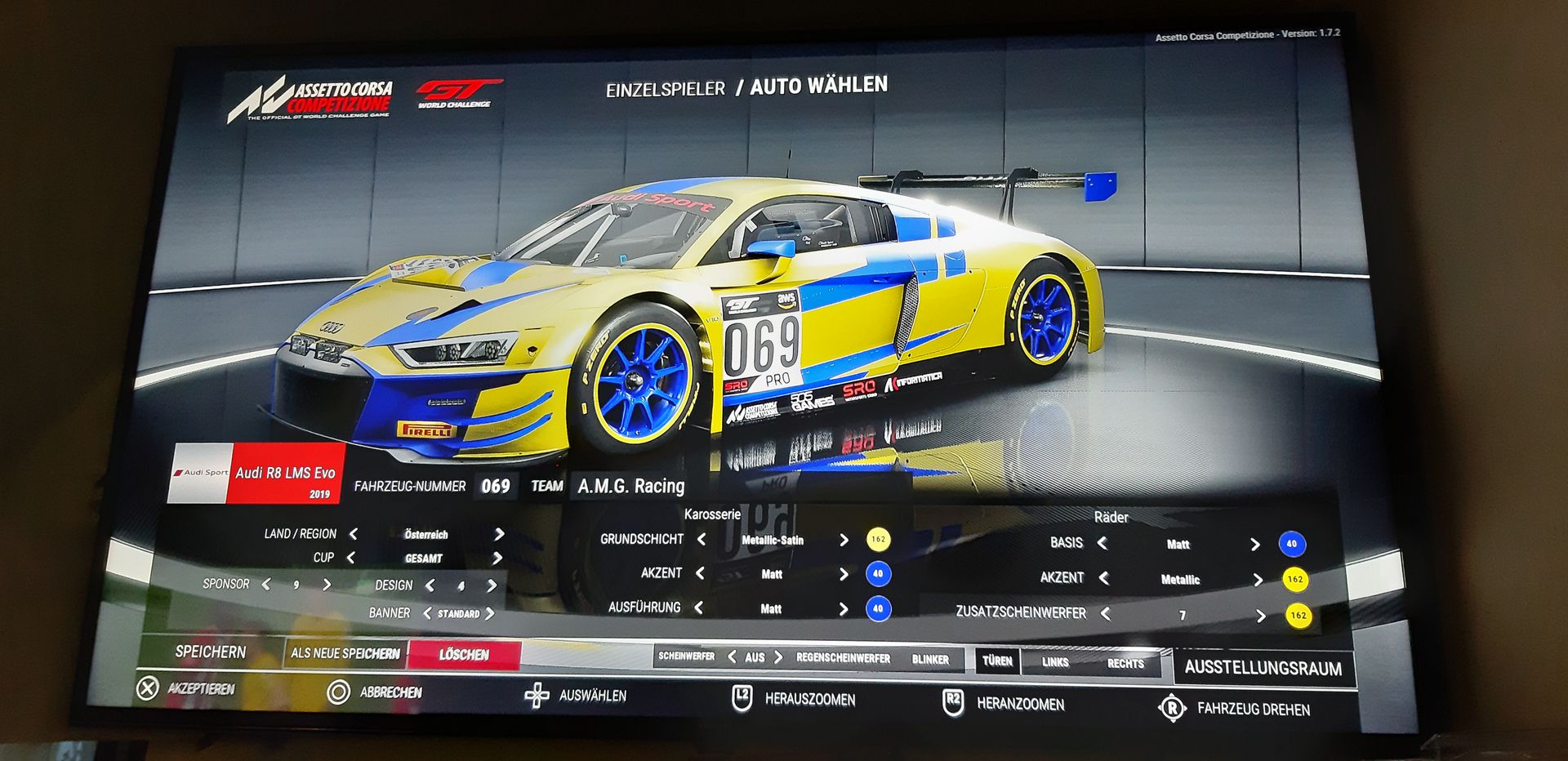The height and width of the screenshot is (761, 1568).
Task: Delete the livery with Löschen
Action: [464, 655]
